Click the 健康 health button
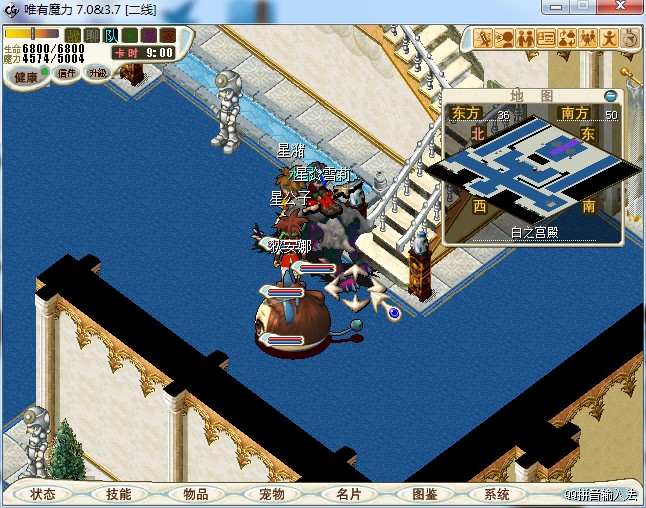This screenshot has height=508, width=646. pyautogui.click(x=26, y=77)
